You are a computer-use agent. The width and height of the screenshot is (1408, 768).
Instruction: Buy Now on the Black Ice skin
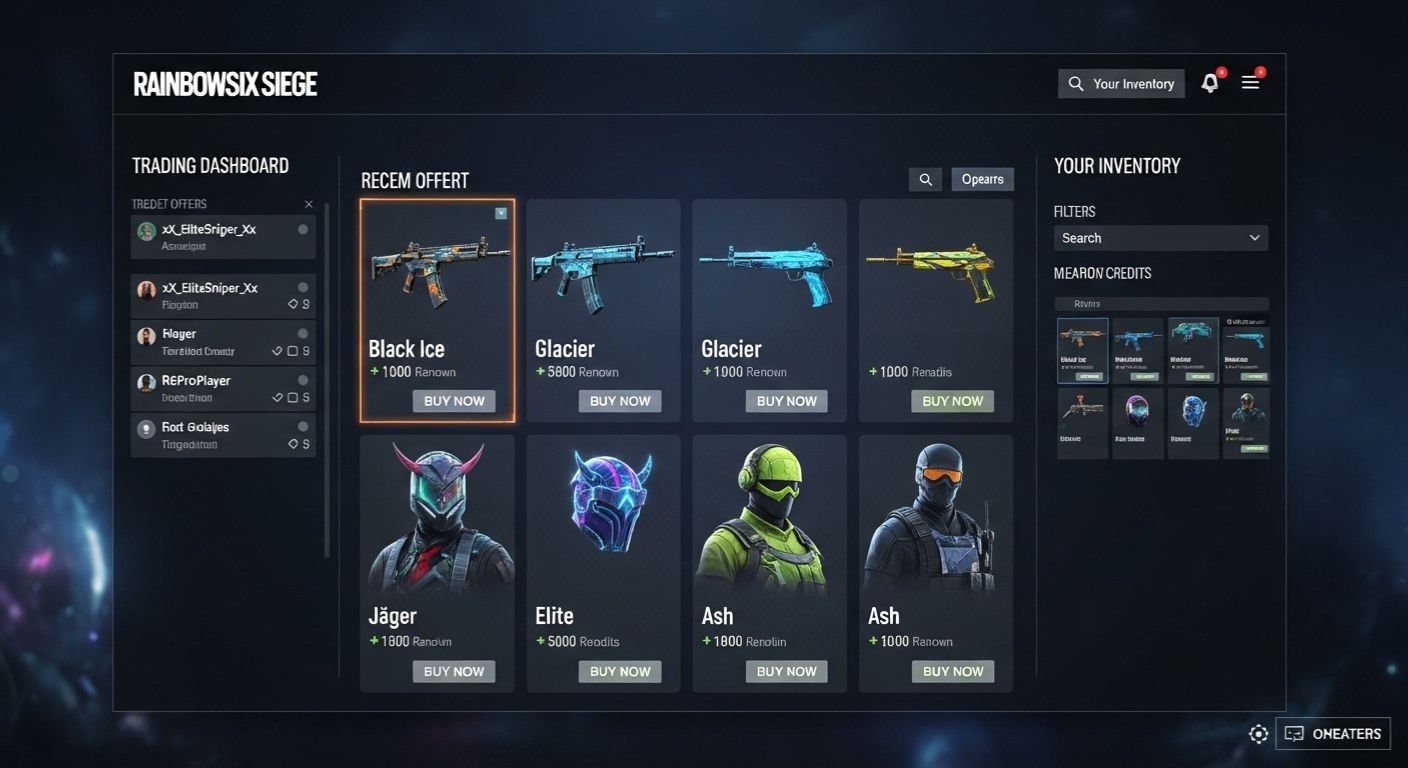click(x=454, y=400)
